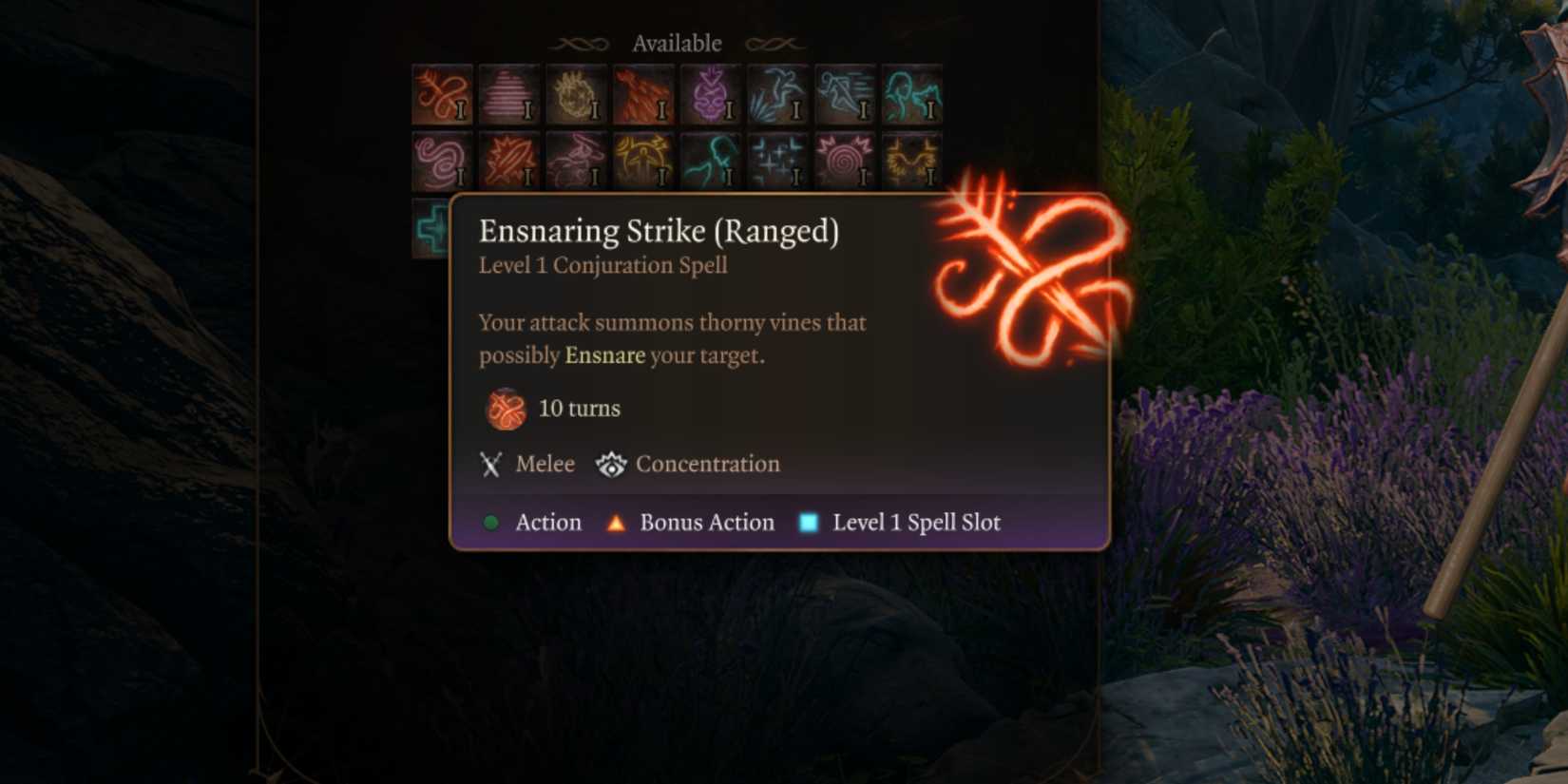Select the Ensnaring Strike spell icon

click(440, 95)
